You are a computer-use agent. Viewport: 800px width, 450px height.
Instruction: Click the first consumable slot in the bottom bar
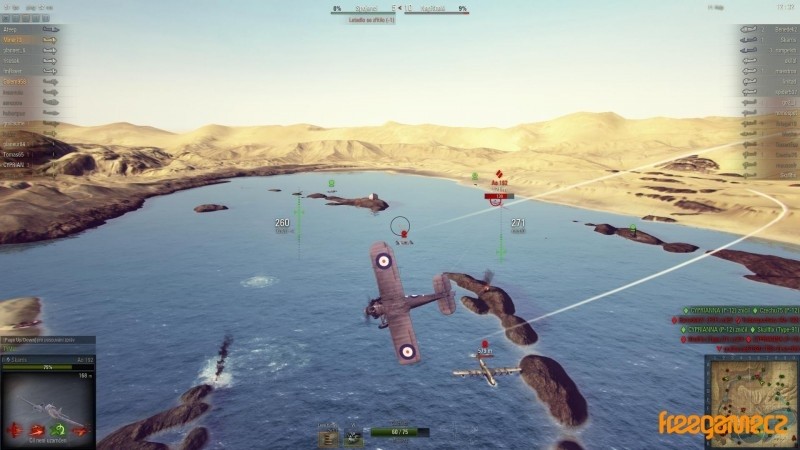click(x=328, y=436)
